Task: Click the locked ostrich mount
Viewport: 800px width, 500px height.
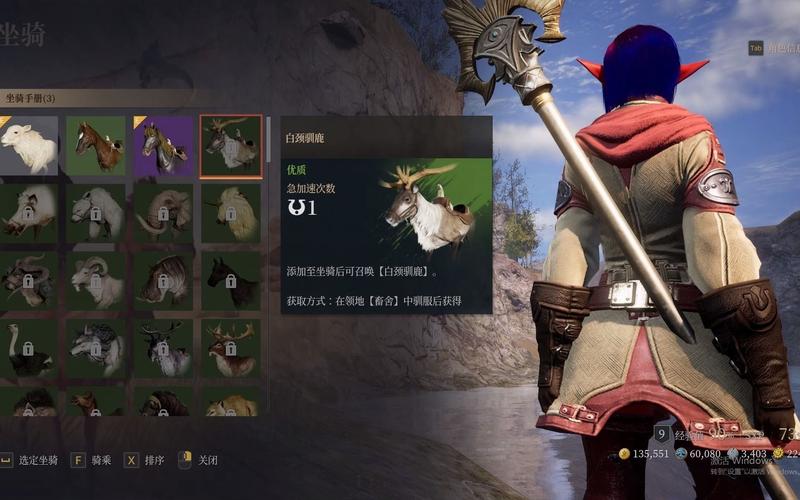Action: (29, 348)
